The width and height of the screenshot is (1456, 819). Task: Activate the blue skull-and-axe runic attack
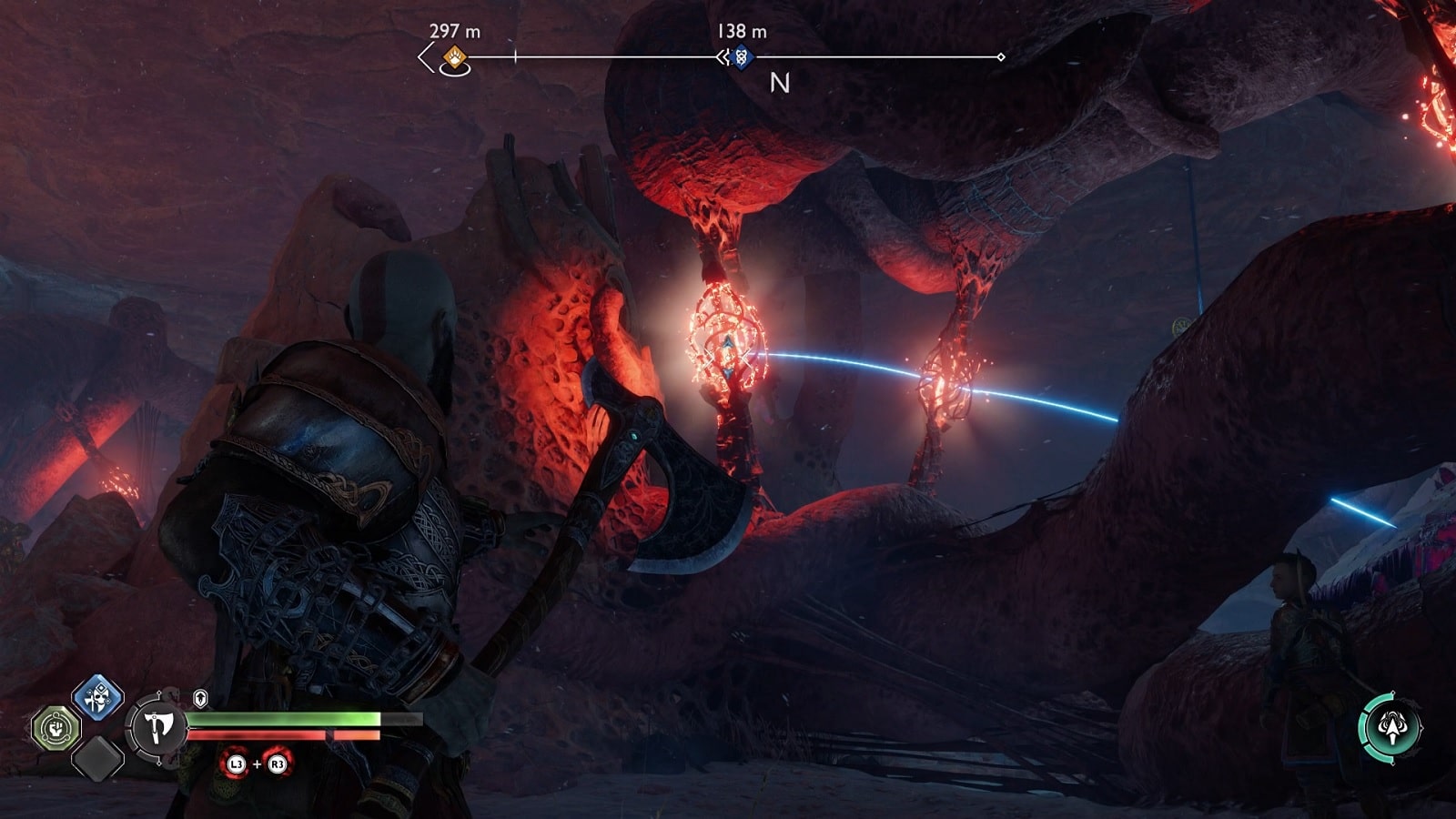98,697
